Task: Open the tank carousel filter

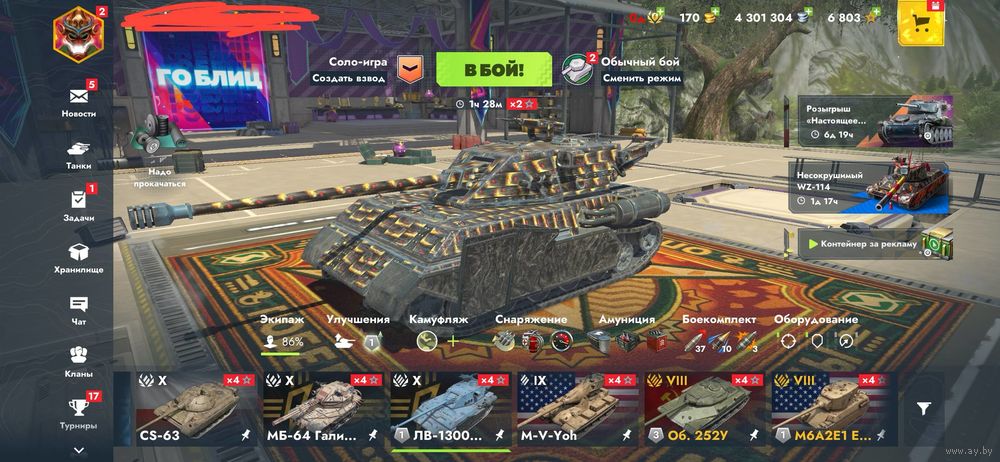Action: point(925,407)
